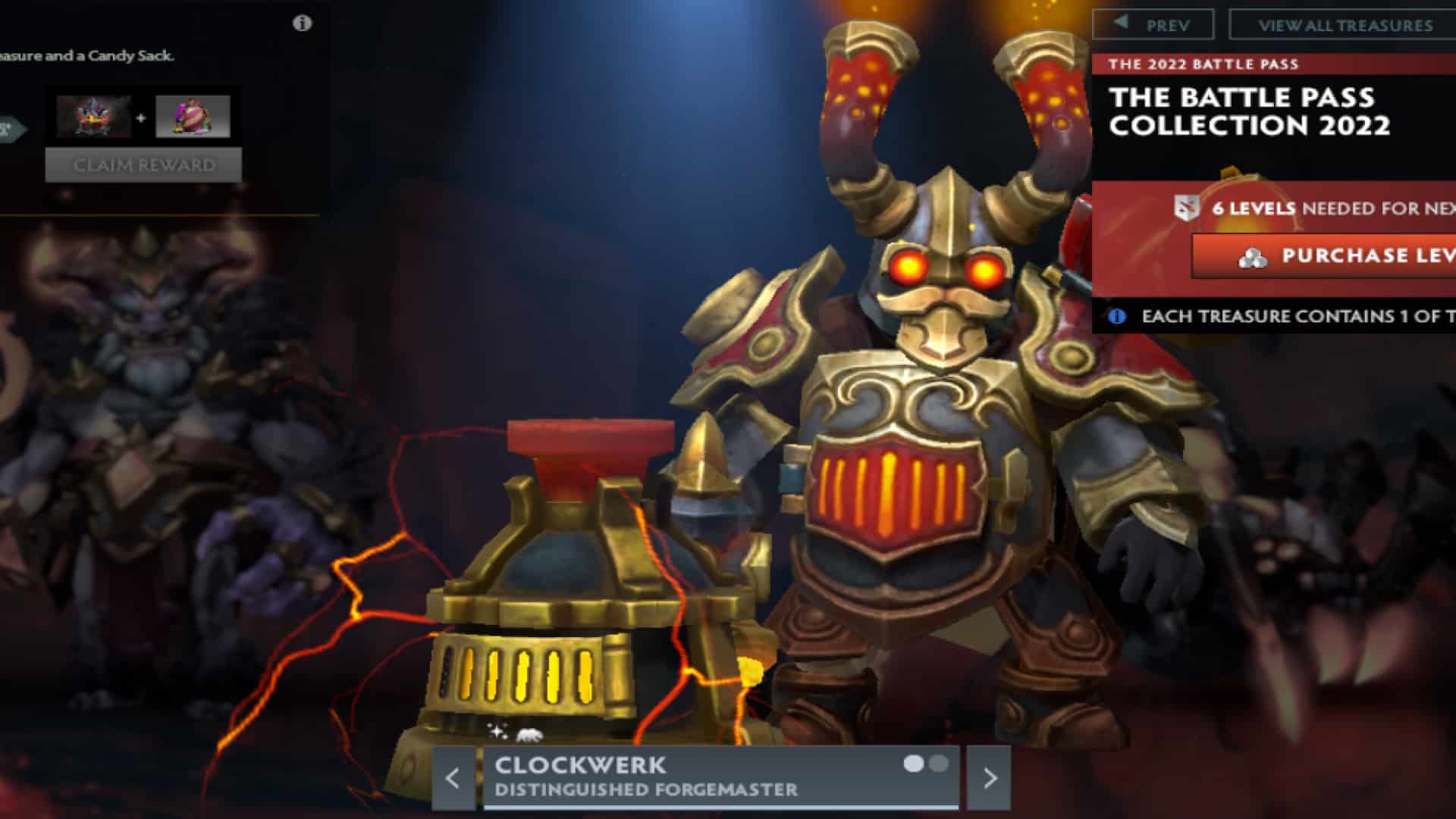The width and height of the screenshot is (1456, 819).
Task: Click the battle pass shield icon next to 6 LEVELS
Action: [x=1187, y=207]
